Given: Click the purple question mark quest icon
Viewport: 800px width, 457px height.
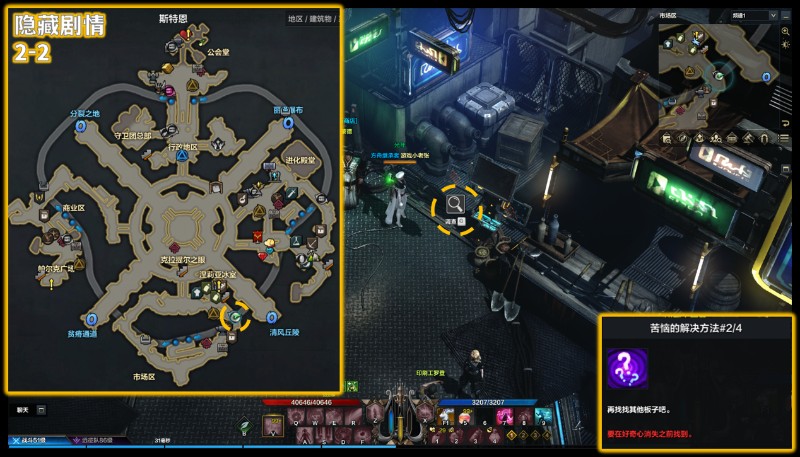Looking at the screenshot, I should coord(626,368).
